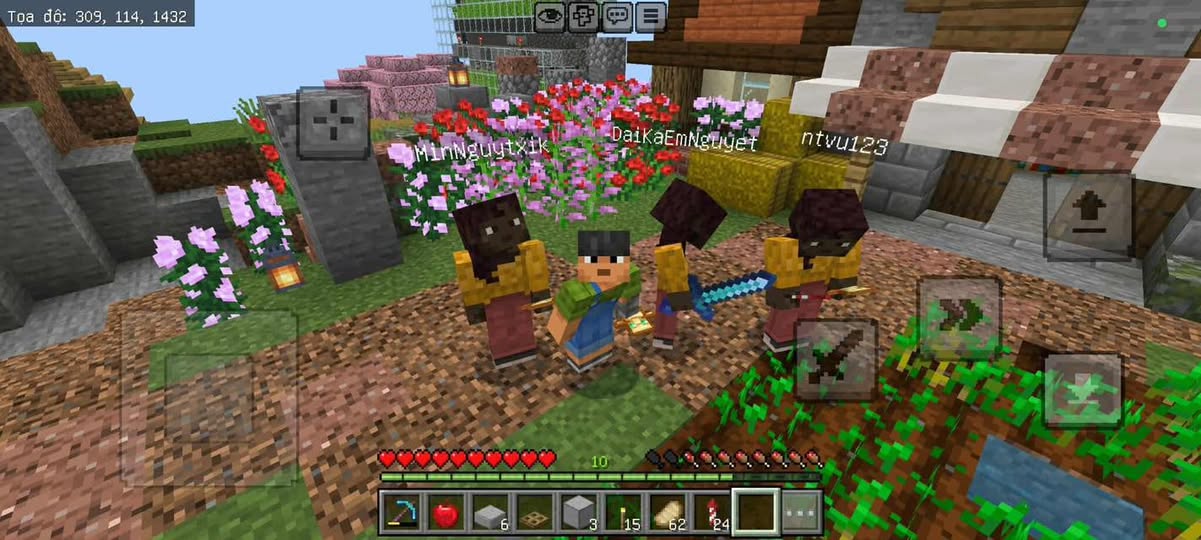Select the torch stack of 15

click(x=621, y=512)
